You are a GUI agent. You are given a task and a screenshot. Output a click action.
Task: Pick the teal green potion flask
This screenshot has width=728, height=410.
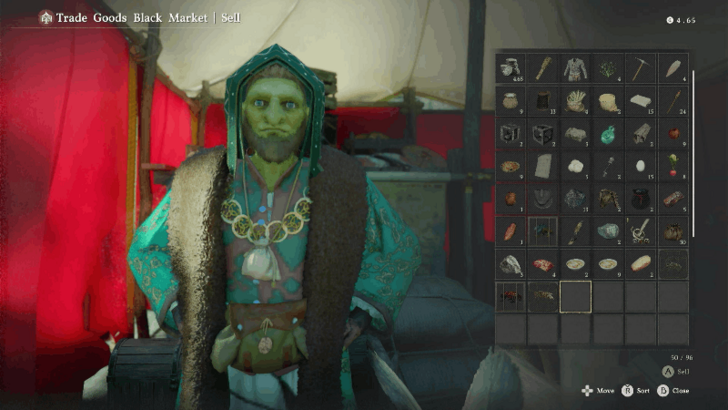(x=608, y=133)
